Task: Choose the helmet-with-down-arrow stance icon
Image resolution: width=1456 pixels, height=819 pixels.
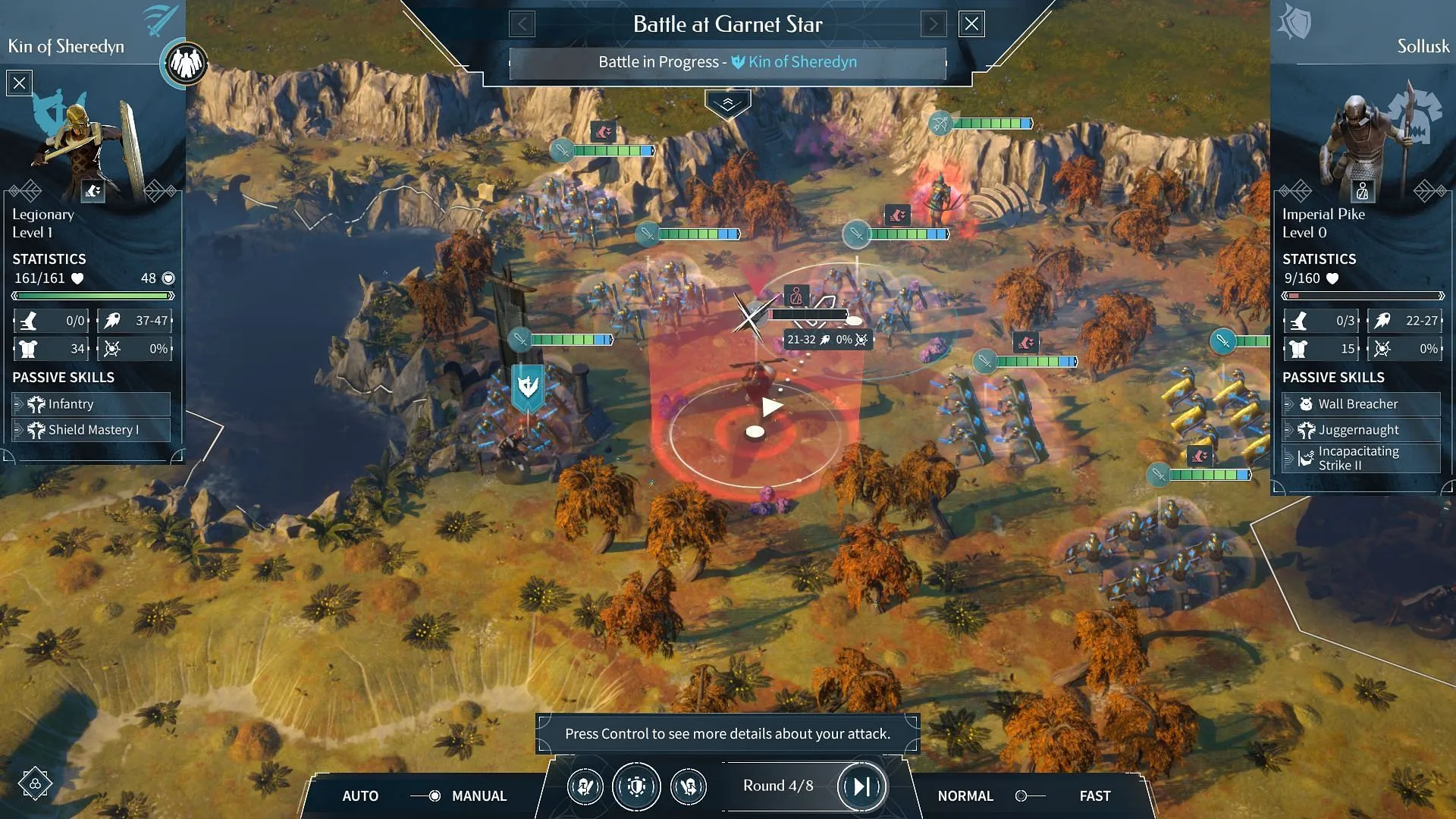Action: click(689, 787)
